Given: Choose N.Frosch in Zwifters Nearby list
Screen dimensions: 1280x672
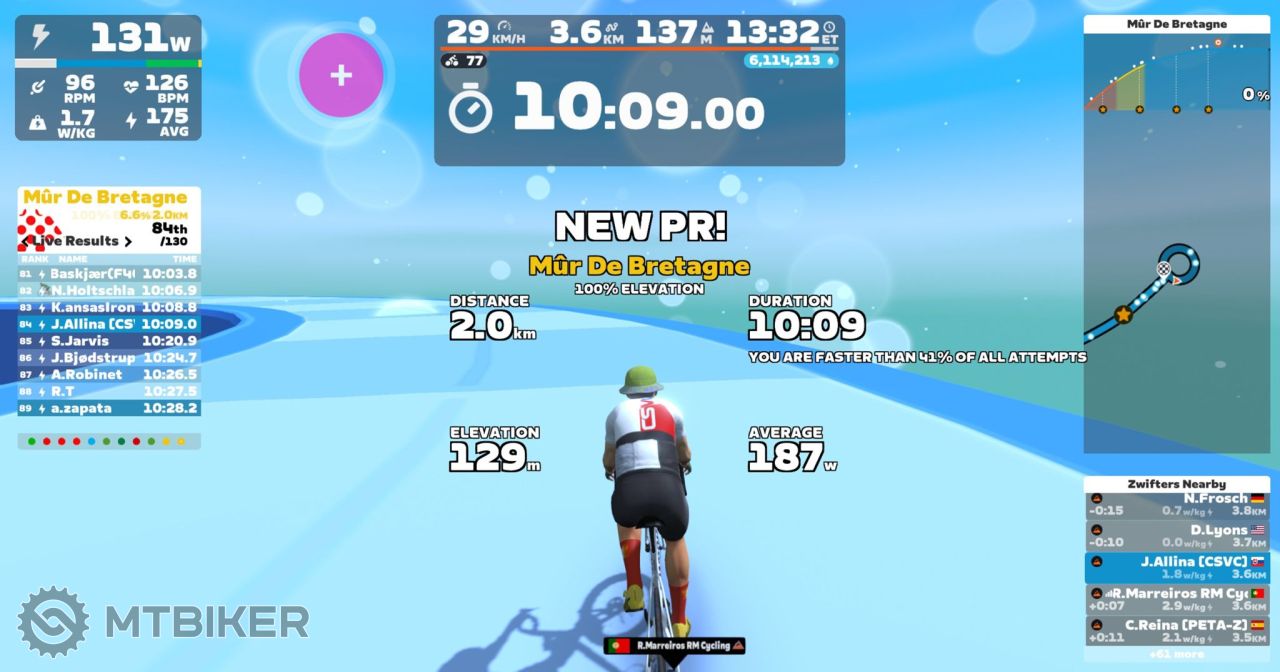Looking at the screenshot, I should [1177, 504].
